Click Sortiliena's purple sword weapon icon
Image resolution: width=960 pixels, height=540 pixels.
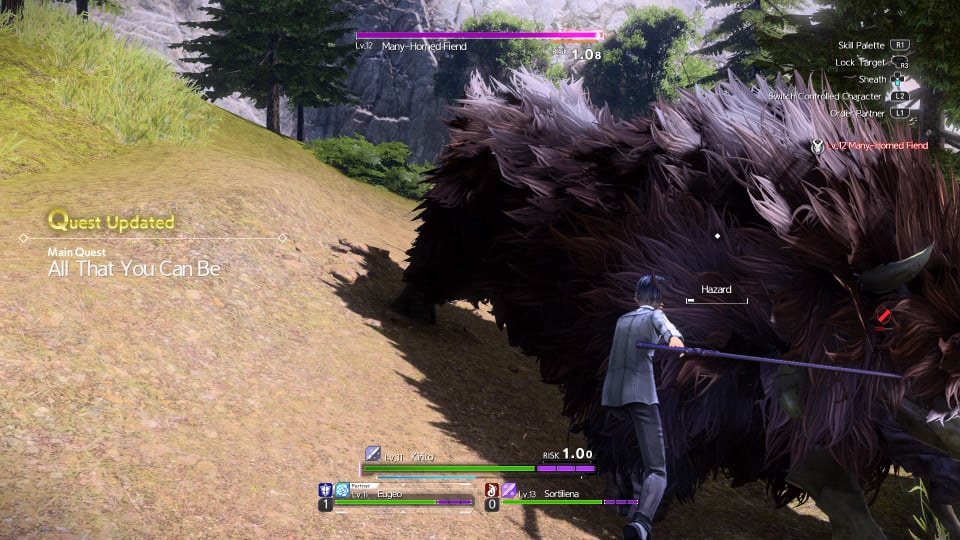coord(508,490)
